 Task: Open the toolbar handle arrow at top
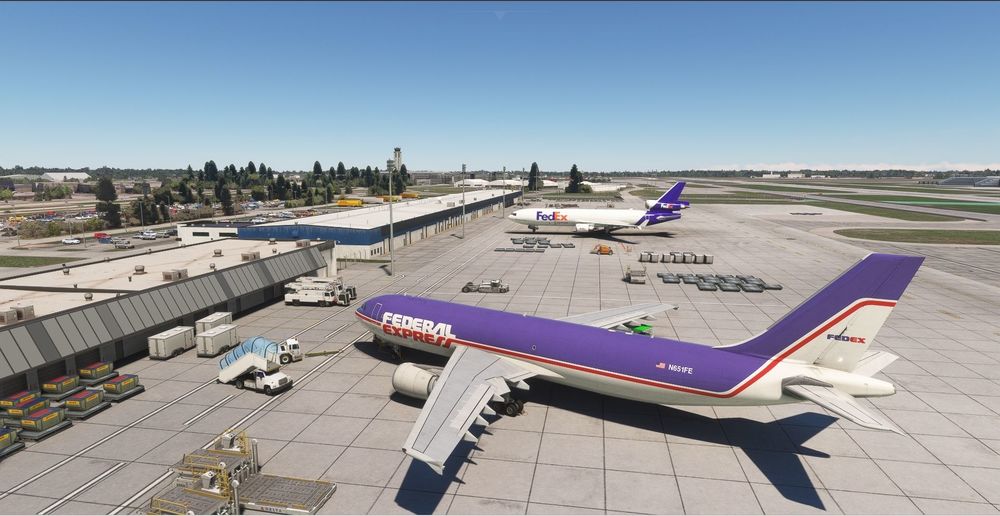pos(500,14)
